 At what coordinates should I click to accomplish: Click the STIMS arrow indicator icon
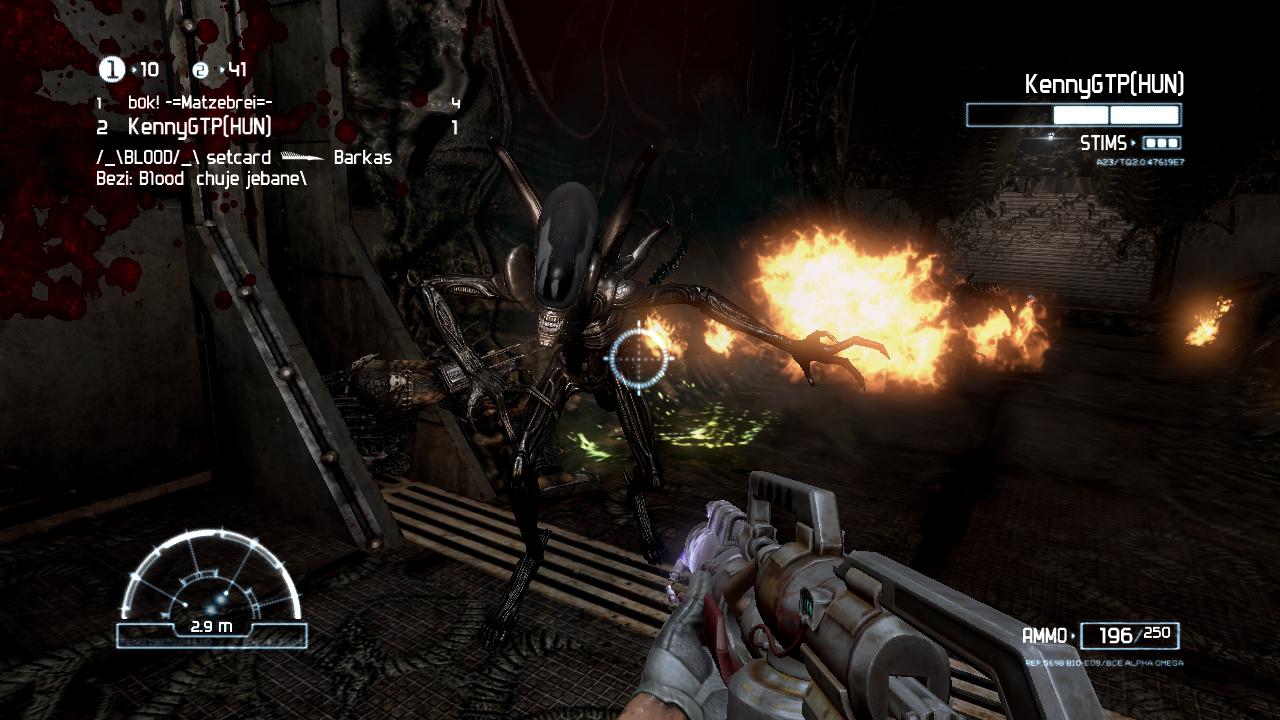coord(1133,143)
